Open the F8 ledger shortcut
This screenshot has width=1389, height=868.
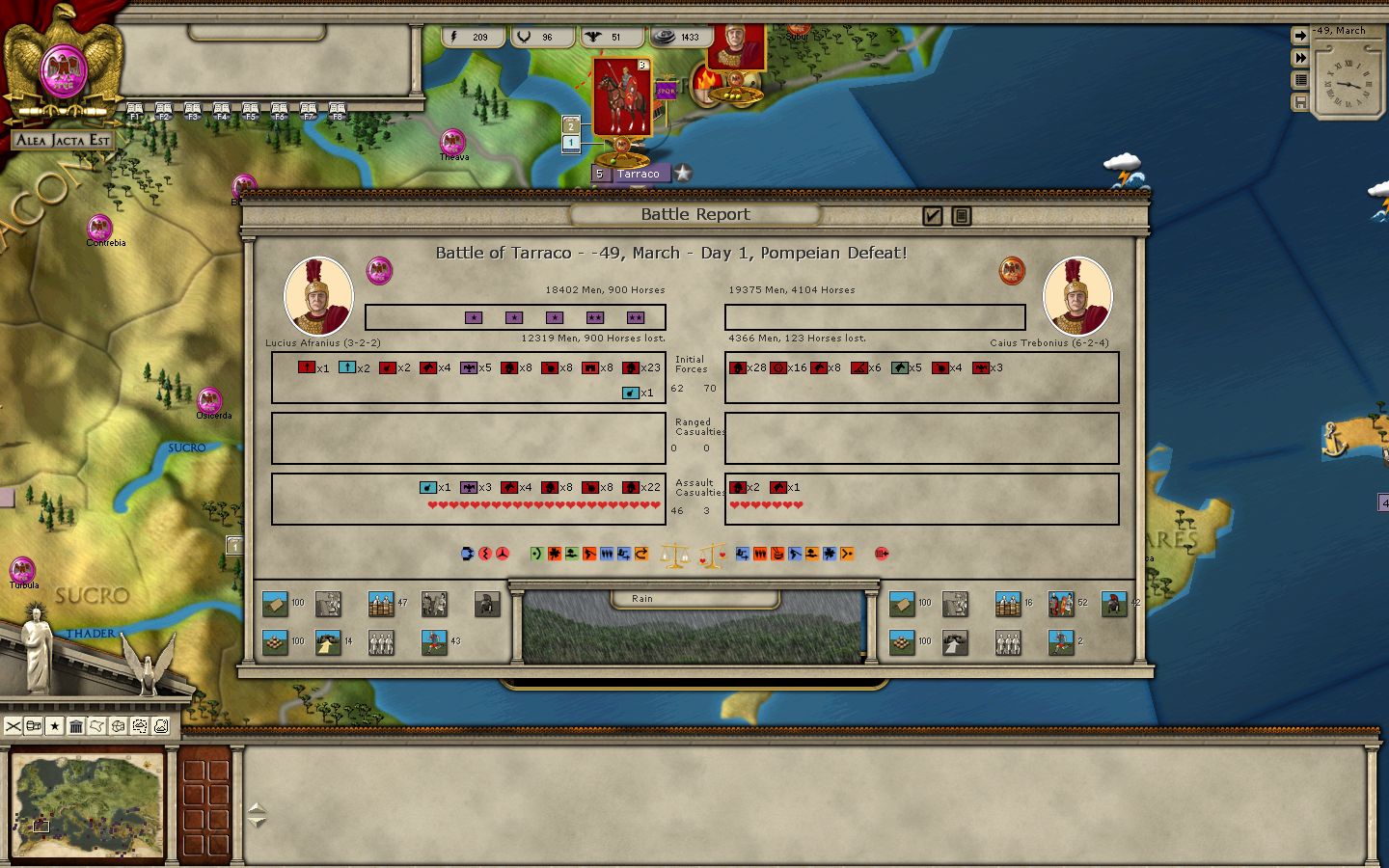(337, 111)
